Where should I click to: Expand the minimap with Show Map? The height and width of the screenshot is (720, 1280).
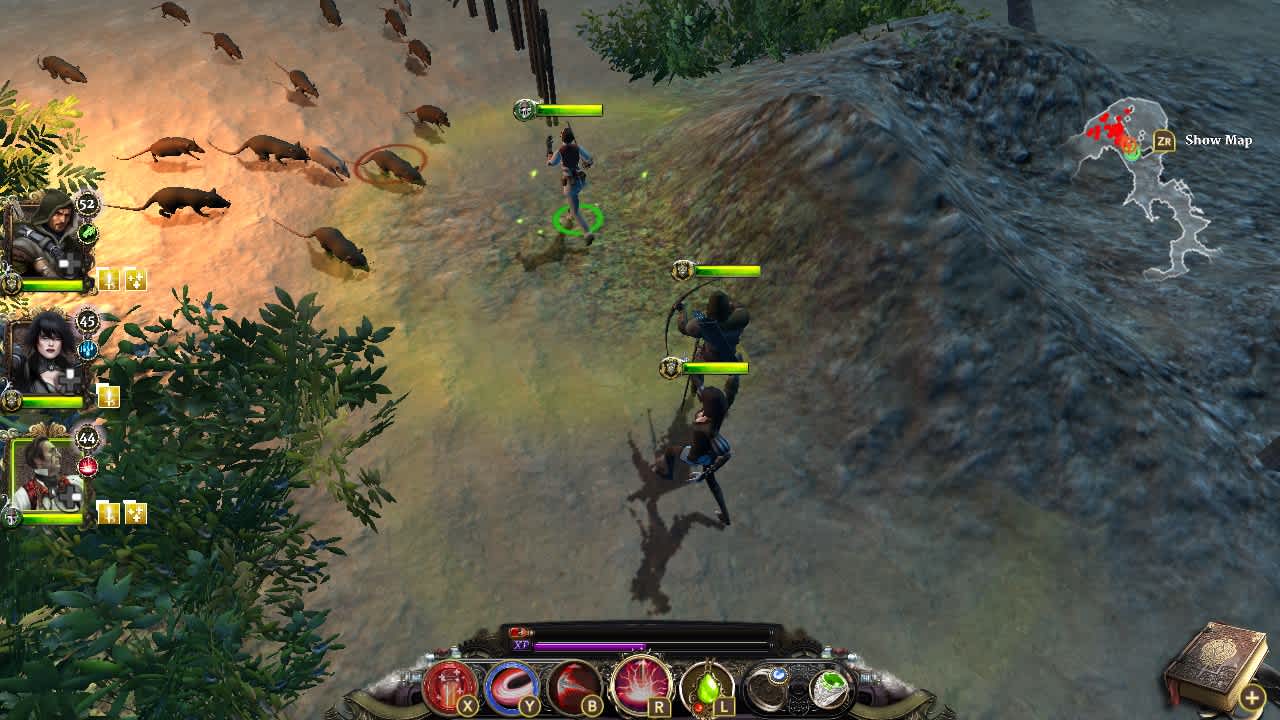1218,140
